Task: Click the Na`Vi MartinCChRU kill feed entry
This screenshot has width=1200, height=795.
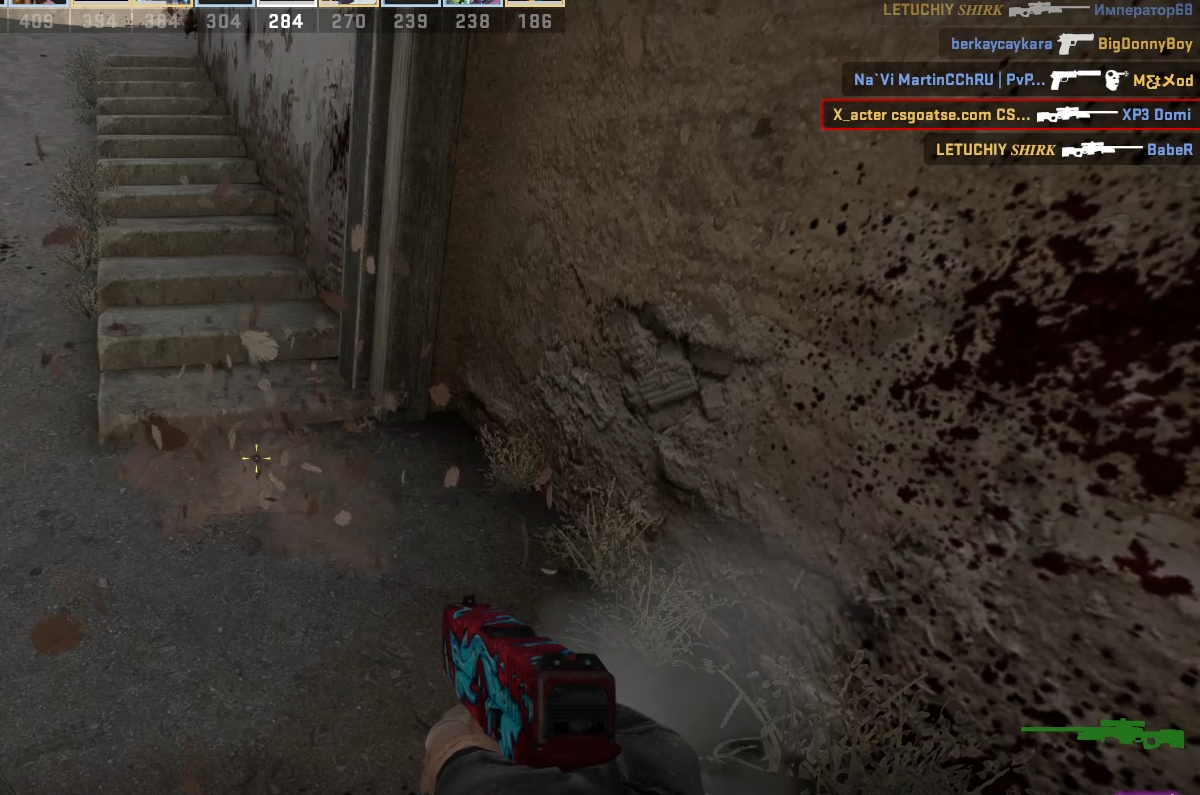Action: point(1022,80)
